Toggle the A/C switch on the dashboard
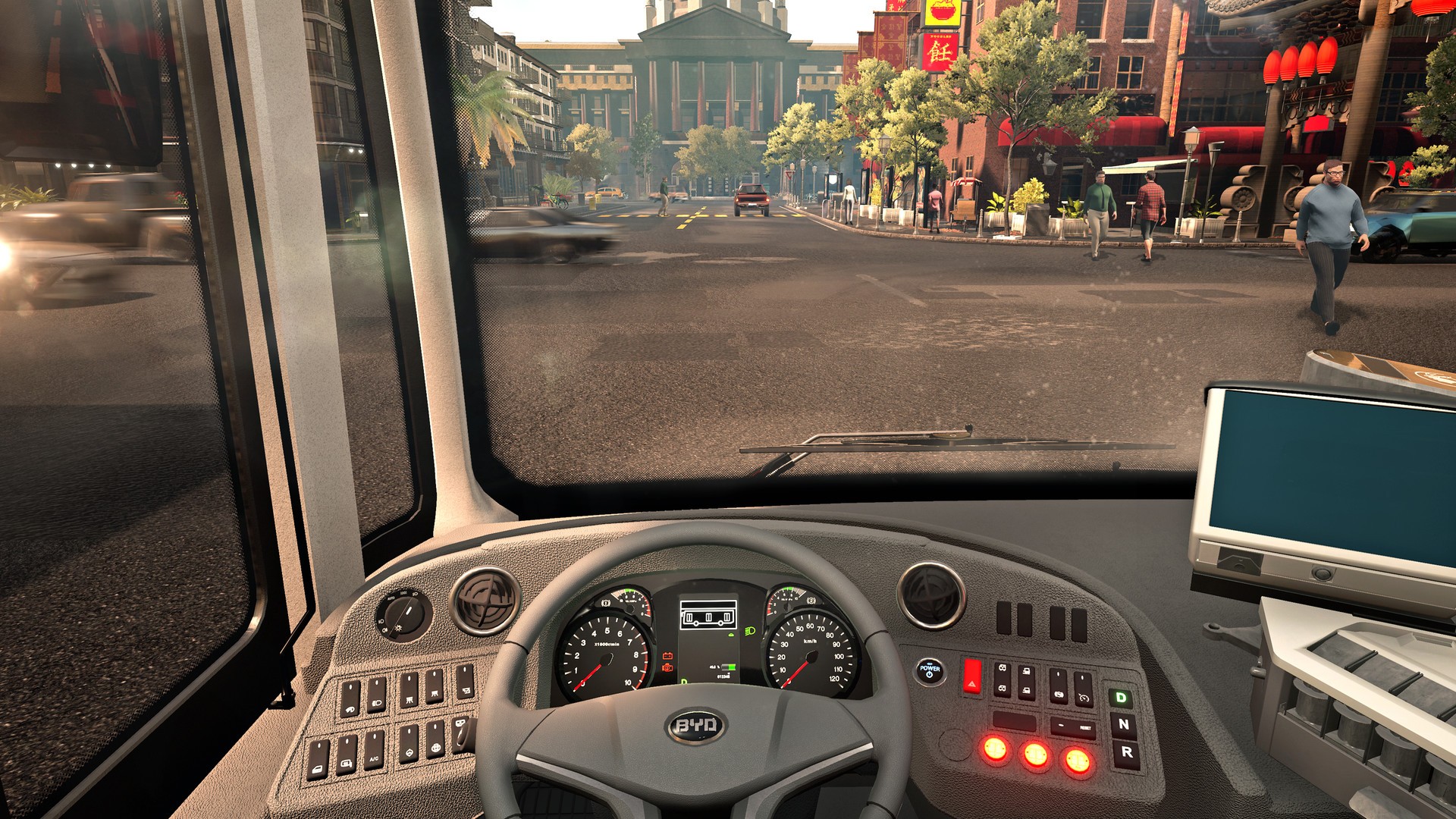Image resolution: width=1456 pixels, height=819 pixels. click(x=374, y=751)
